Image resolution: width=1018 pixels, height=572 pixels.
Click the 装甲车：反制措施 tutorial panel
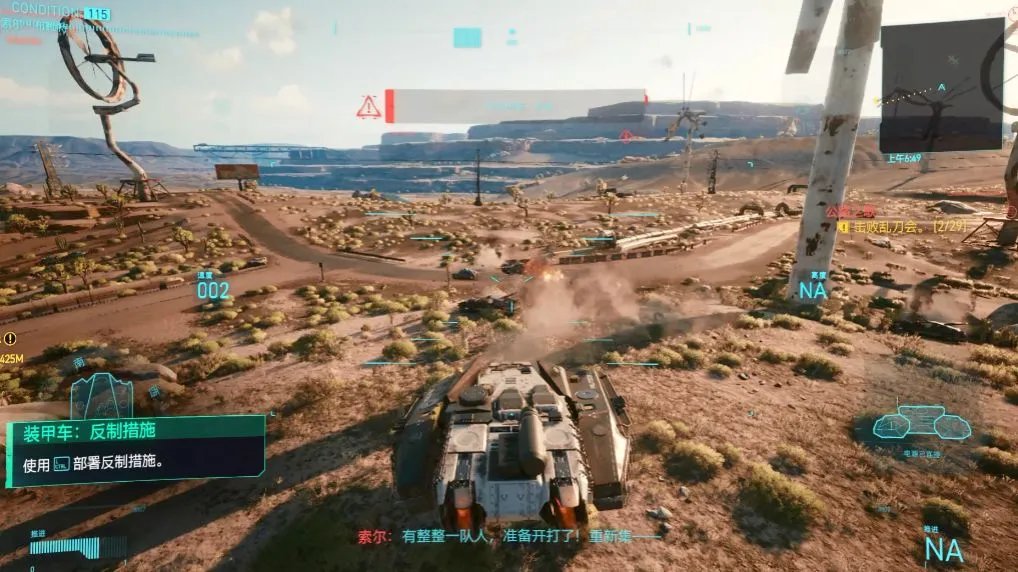(x=136, y=449)
